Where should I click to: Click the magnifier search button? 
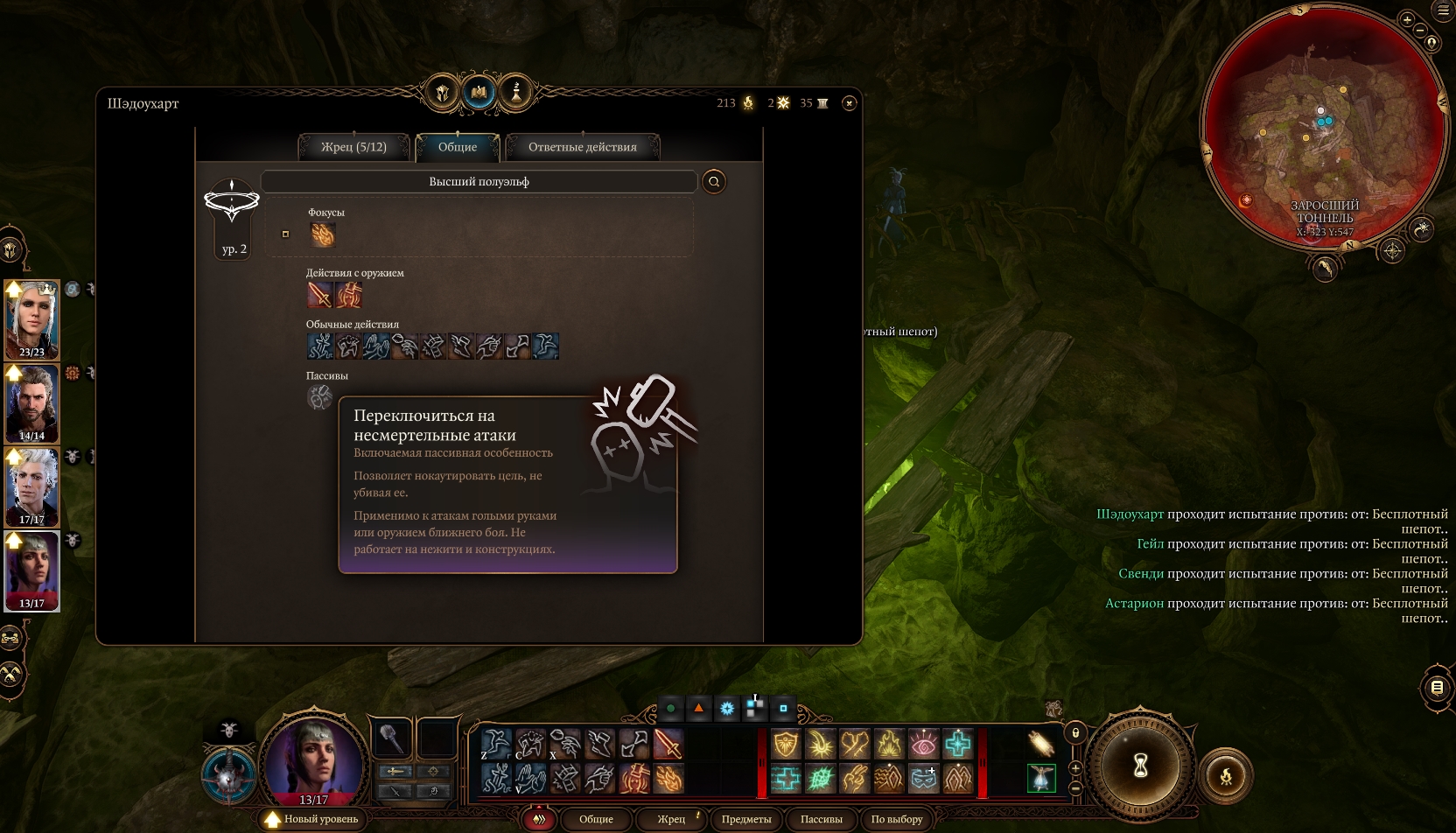pyautogui.click(x=714, y=182)
